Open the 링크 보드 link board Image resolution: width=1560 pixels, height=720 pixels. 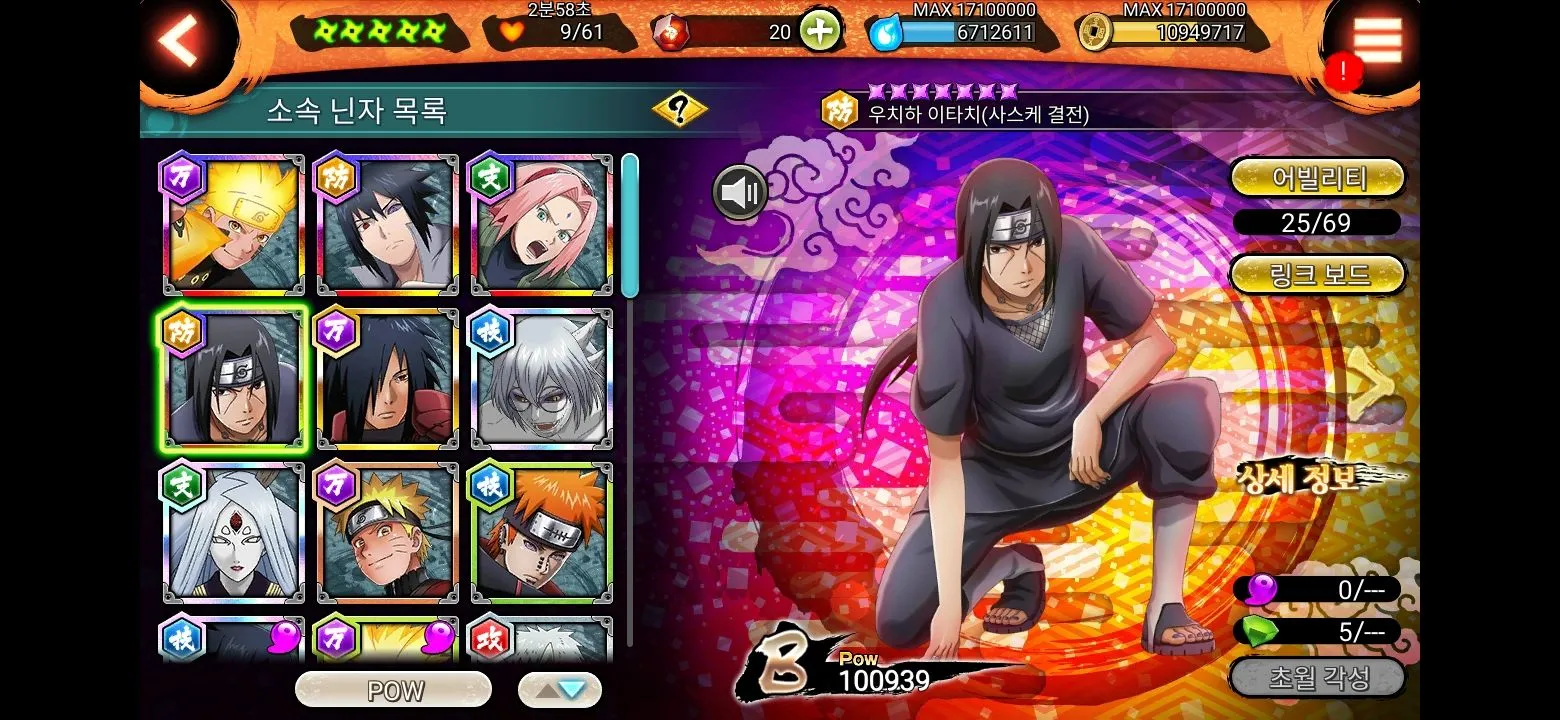(1317, 274)
